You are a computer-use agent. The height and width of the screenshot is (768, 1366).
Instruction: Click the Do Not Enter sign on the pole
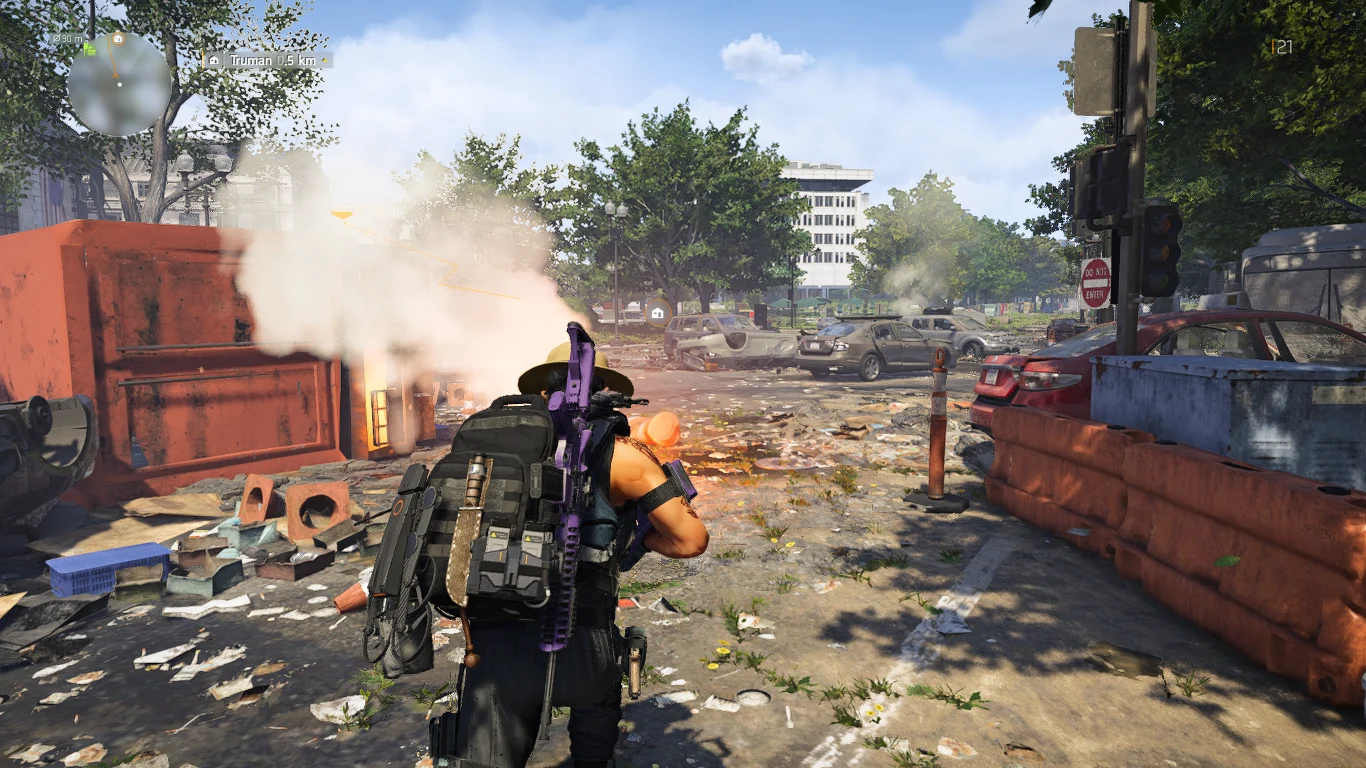click(1097, 285)
